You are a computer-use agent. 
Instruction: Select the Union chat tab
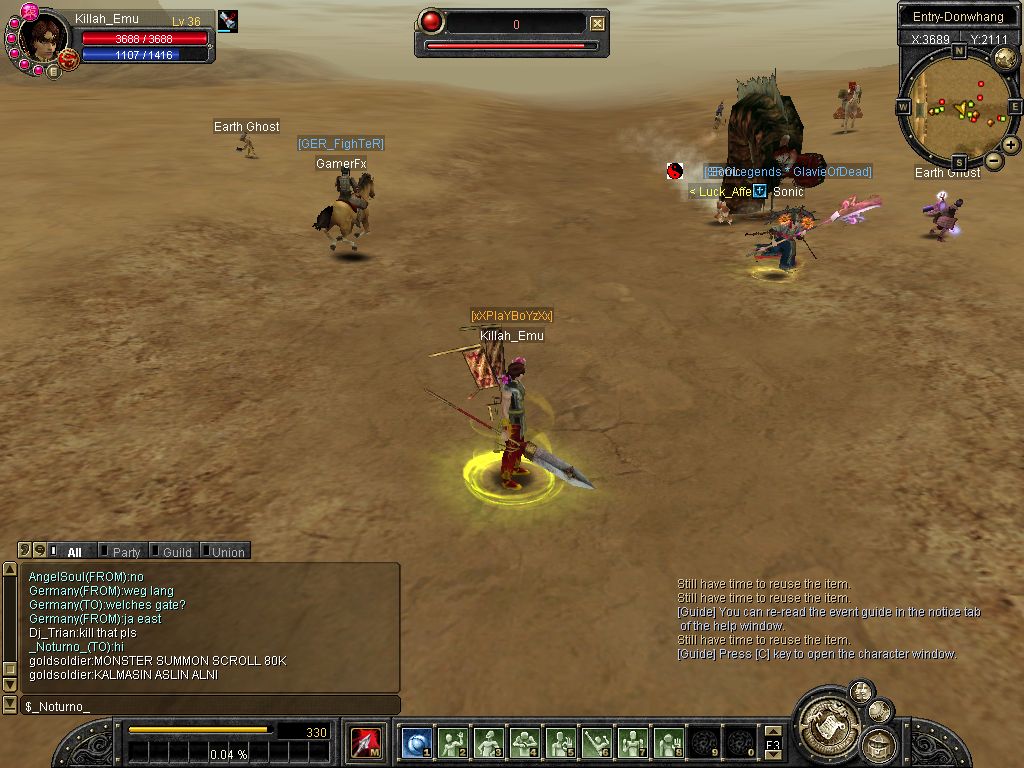tap(227, 552)
